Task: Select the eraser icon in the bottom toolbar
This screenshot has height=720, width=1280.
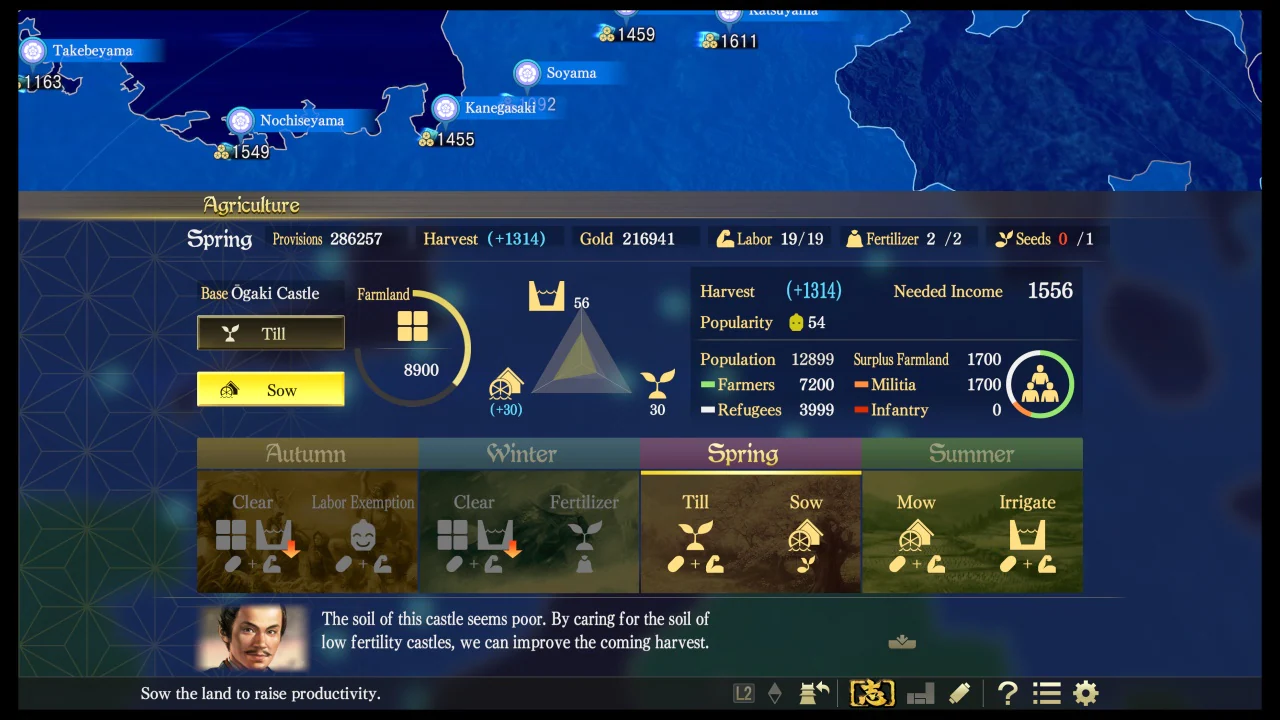Action: tap(958, 692)
